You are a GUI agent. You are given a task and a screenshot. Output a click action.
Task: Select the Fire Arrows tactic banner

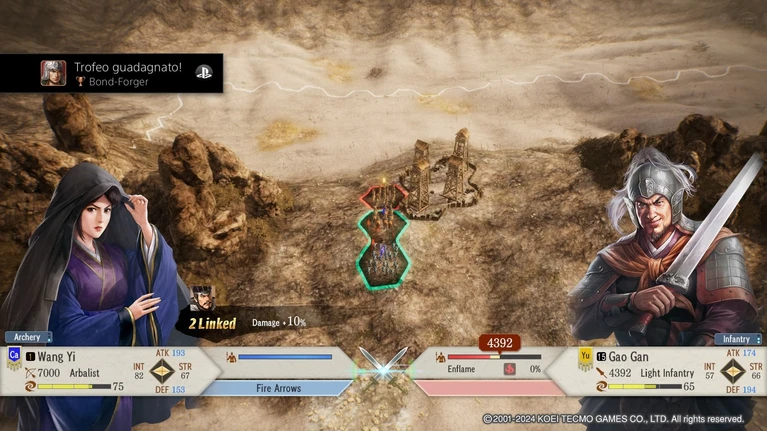click(x=278, y=387)
